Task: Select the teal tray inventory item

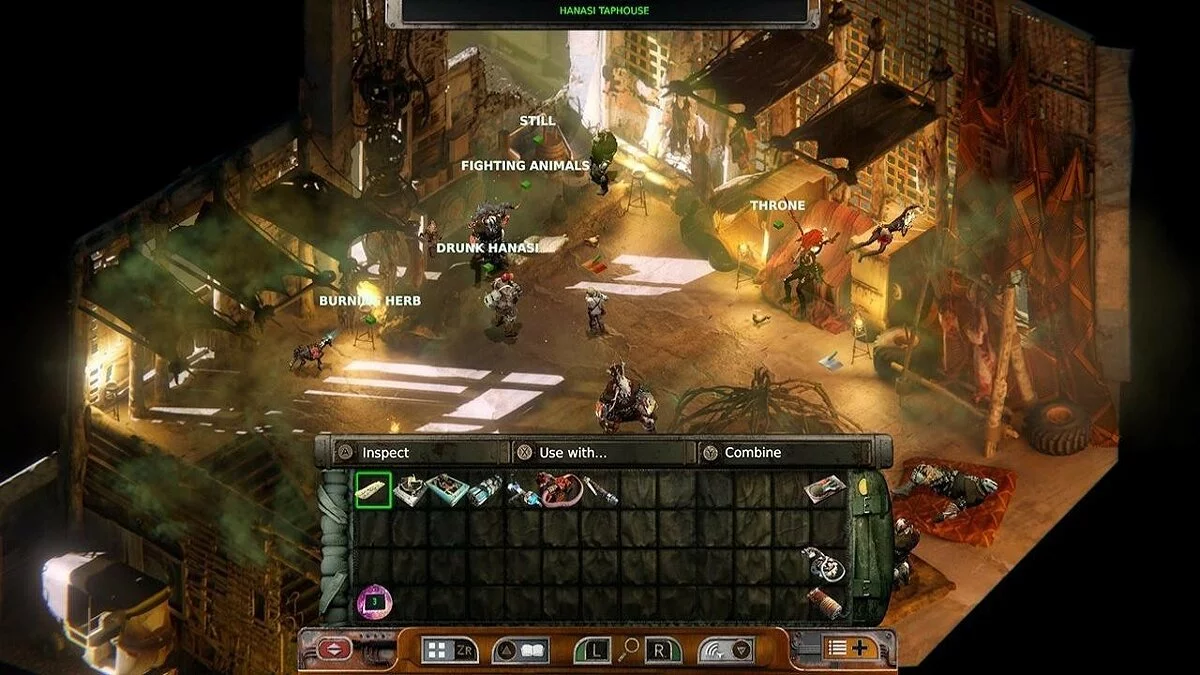Action: [x=446, y=490]
